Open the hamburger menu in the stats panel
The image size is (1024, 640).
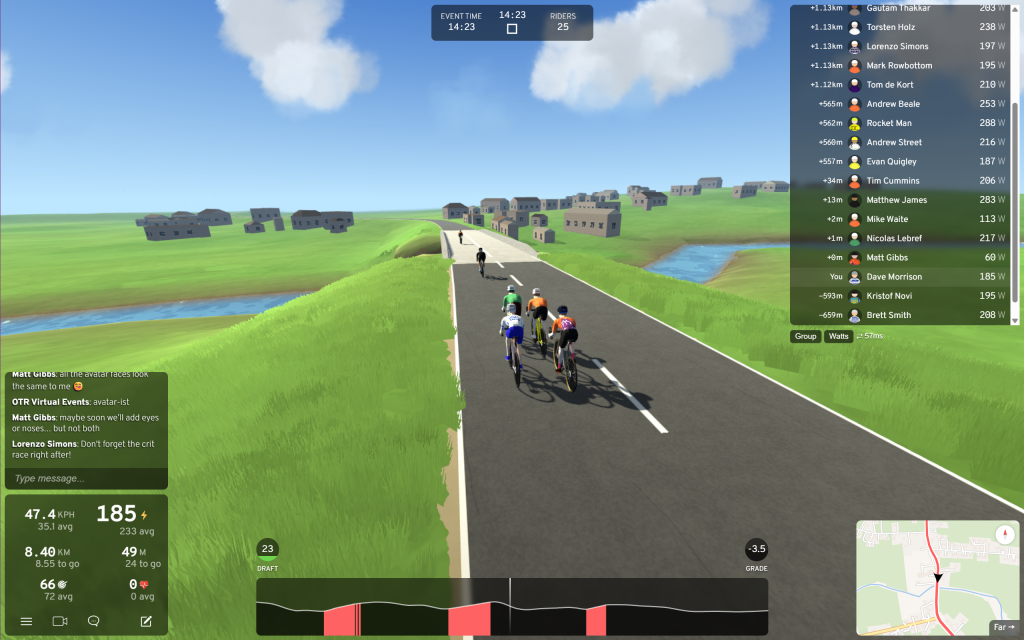pyautogui.click(x=27, y=621)
